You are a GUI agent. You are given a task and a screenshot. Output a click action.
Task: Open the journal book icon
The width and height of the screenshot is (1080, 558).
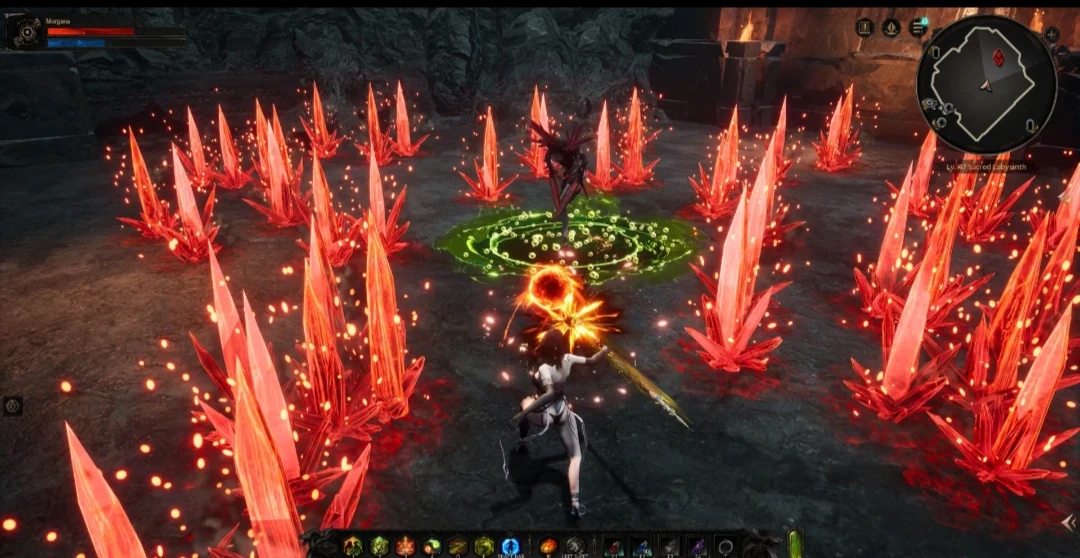coord(864,28)
